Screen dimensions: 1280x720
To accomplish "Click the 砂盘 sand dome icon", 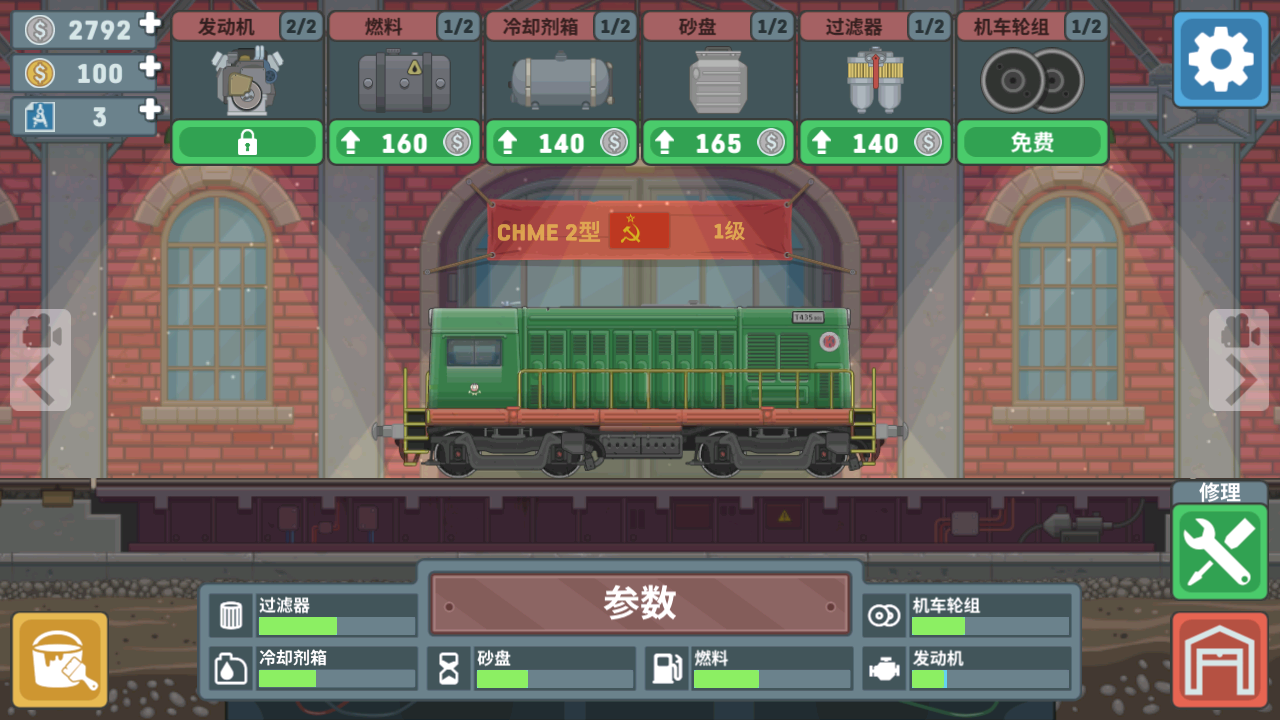I will click(718, 80).
